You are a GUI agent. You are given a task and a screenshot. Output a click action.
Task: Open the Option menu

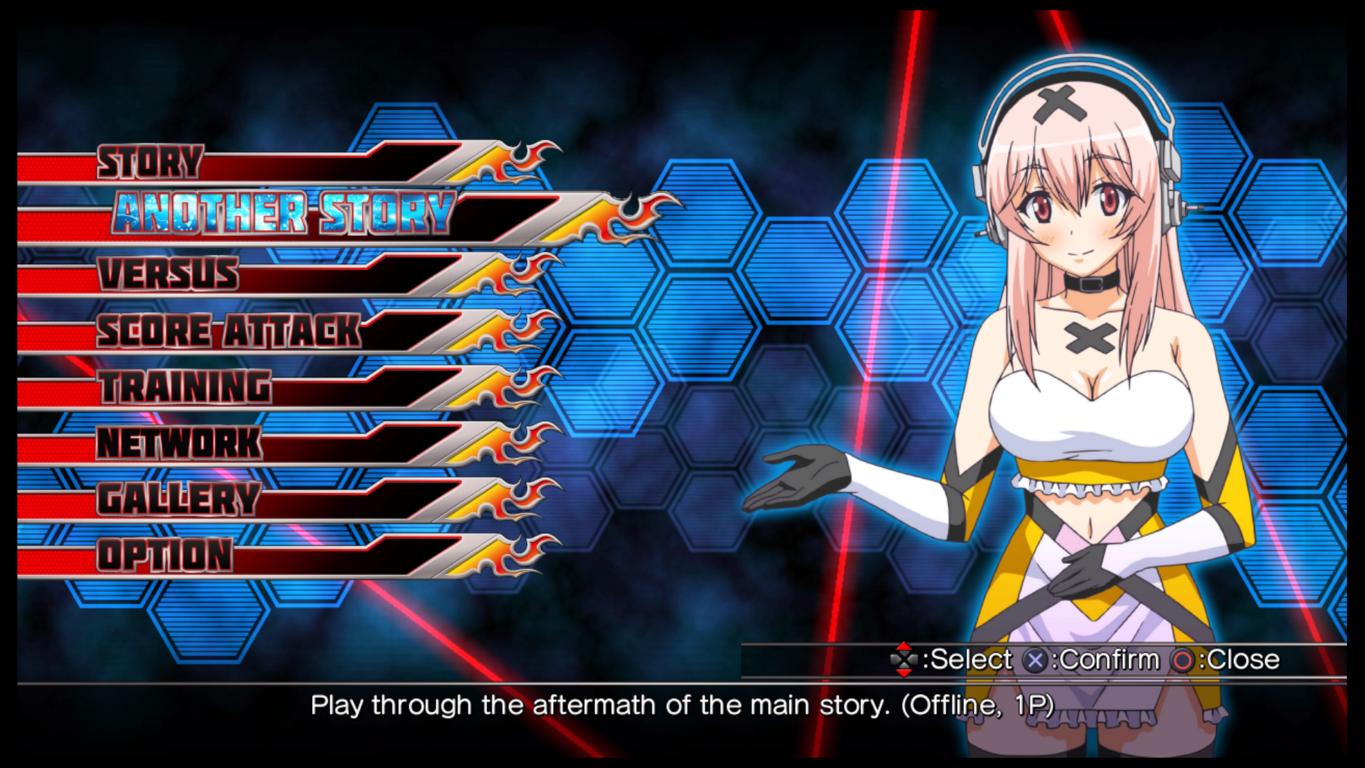click(x=165, y=554)
